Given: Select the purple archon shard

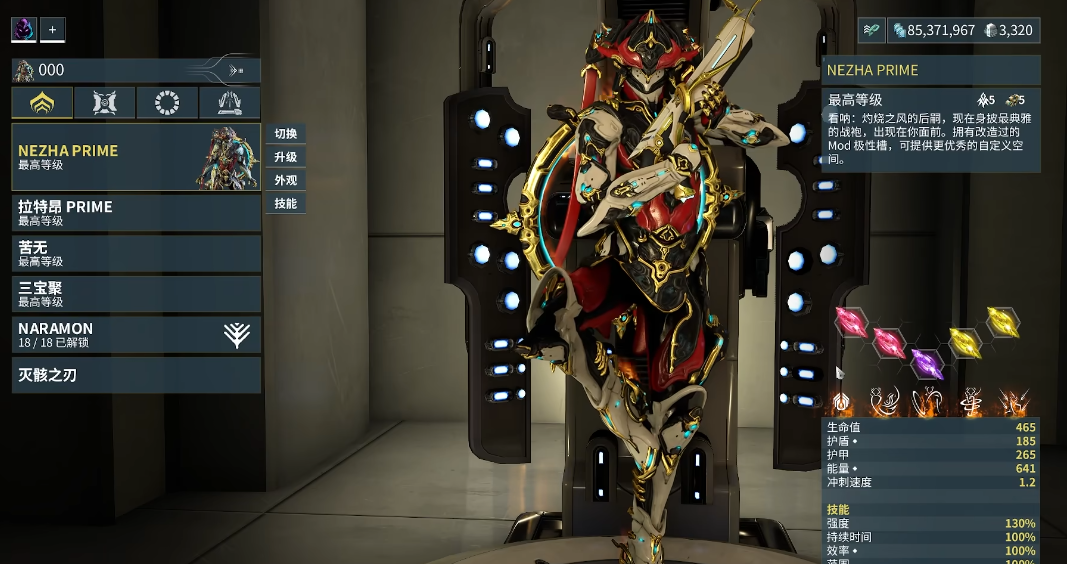Looking at the screenshot, I should (926, 362).
